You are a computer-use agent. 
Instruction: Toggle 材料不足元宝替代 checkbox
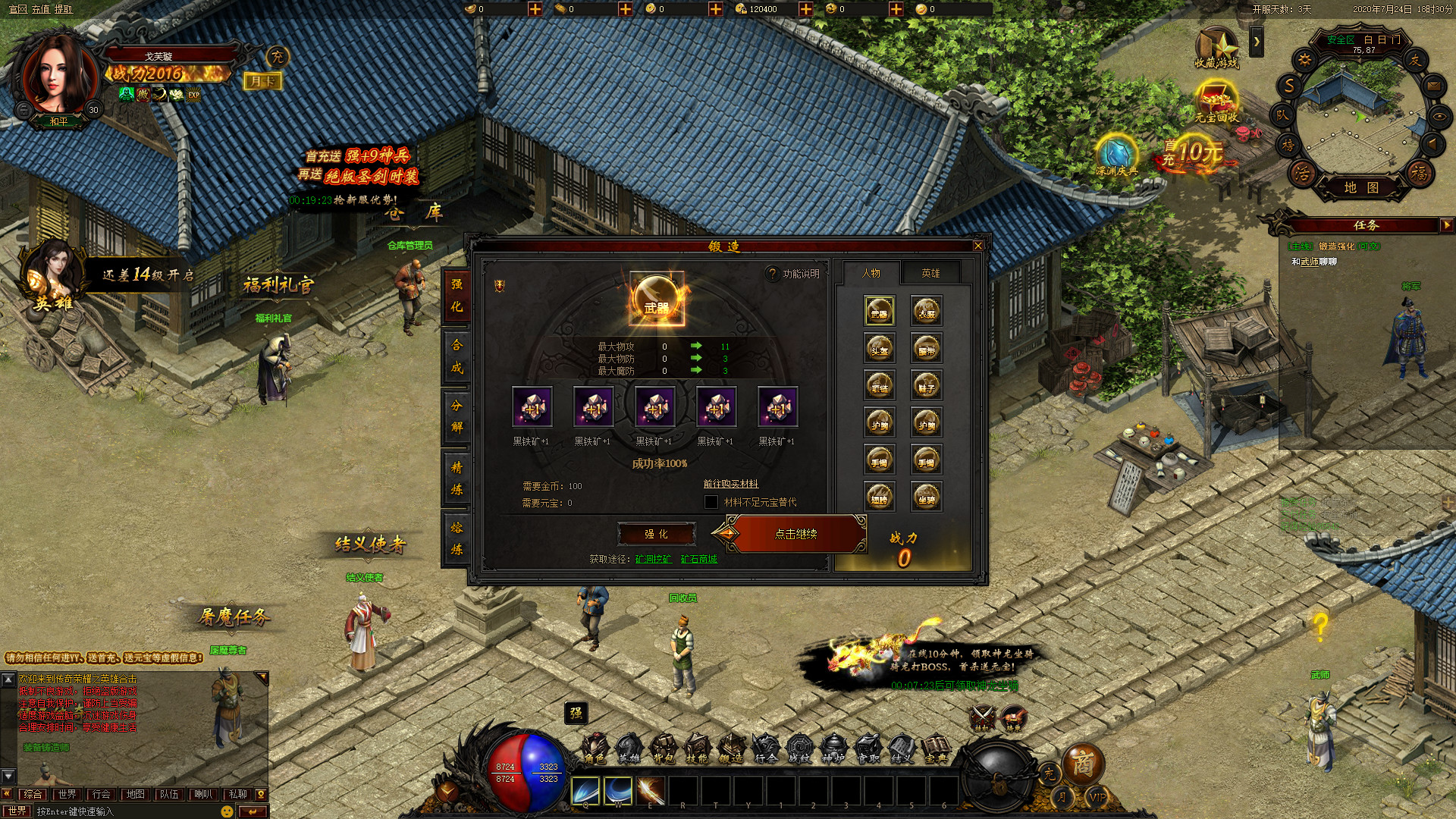tap(711, 502)
